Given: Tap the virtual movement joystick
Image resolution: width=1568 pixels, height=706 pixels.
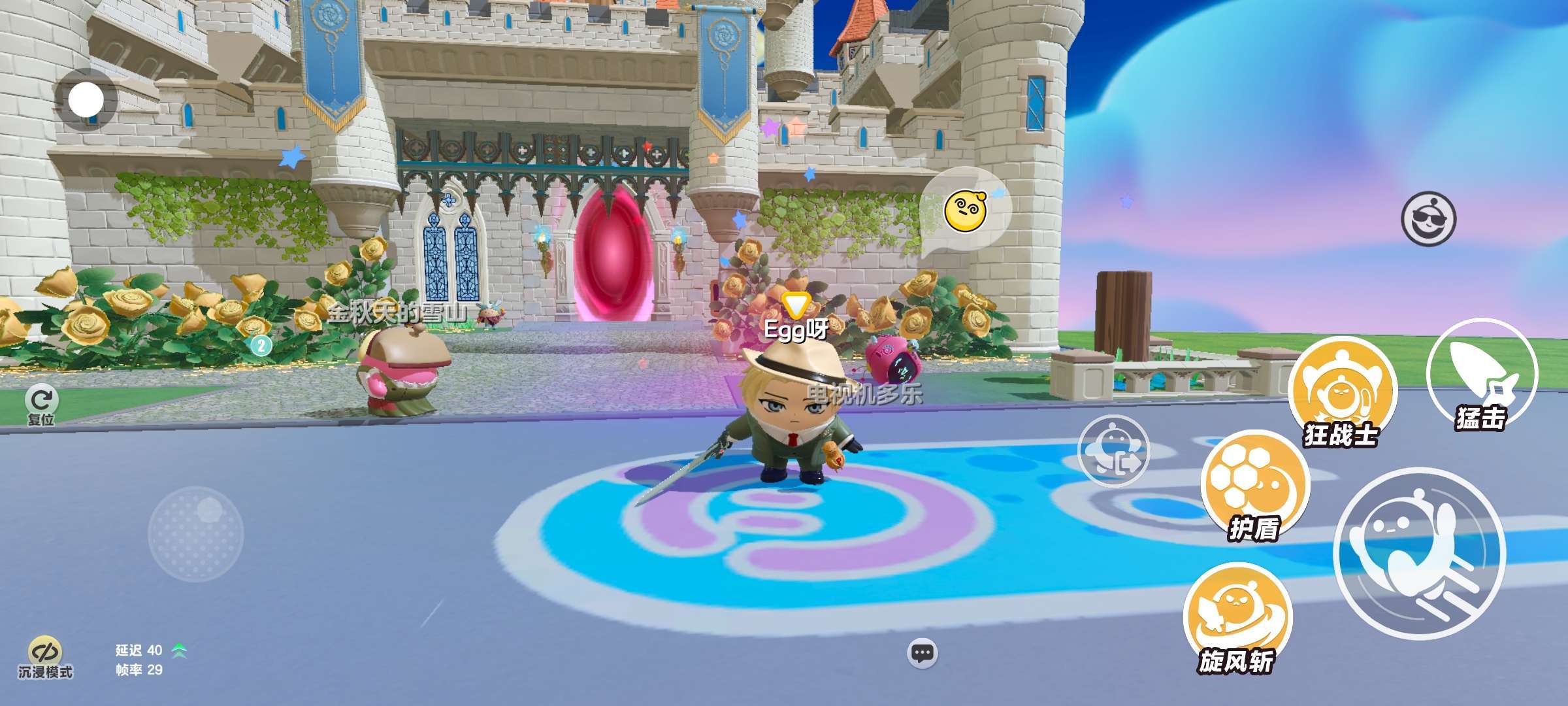Looking at the screenshot, I should click(x=196, y=533).
